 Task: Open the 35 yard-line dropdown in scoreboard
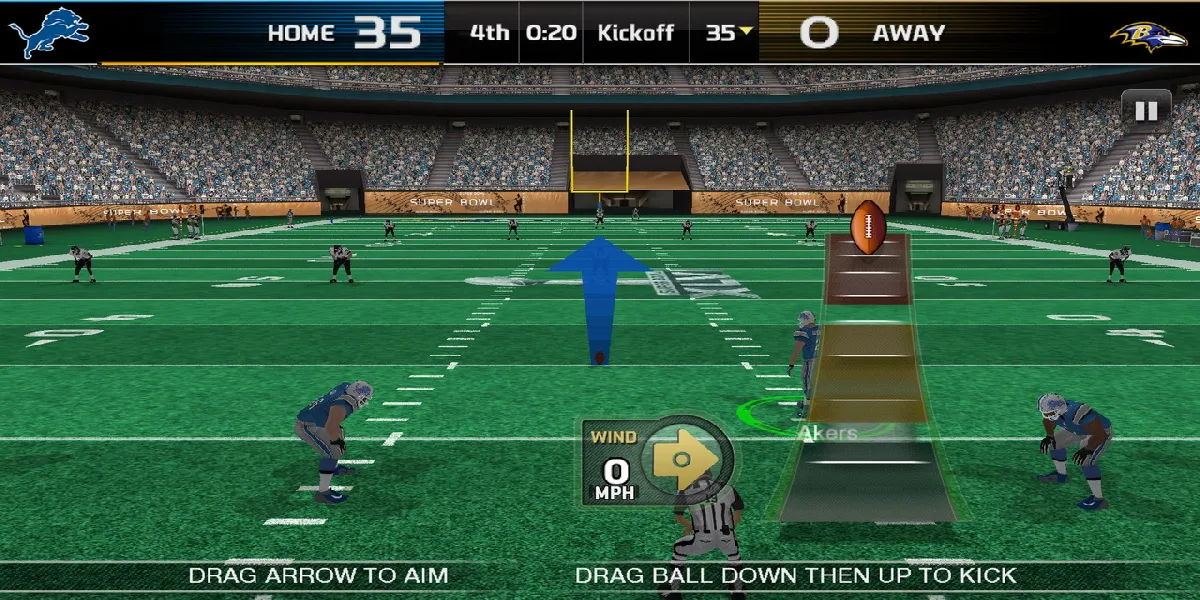(x=729, y=32)
